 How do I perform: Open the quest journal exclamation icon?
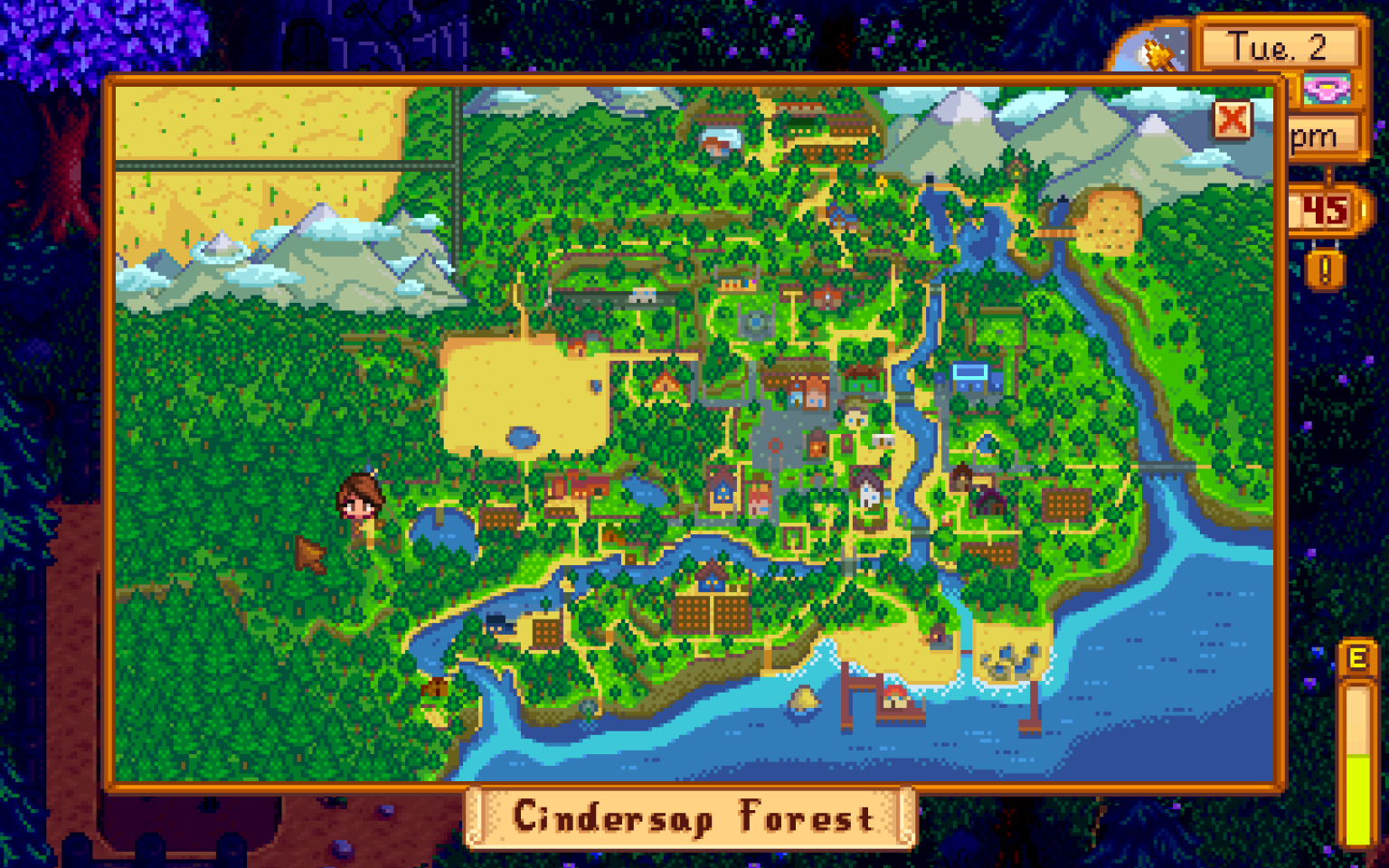[x=1324, y=268]
